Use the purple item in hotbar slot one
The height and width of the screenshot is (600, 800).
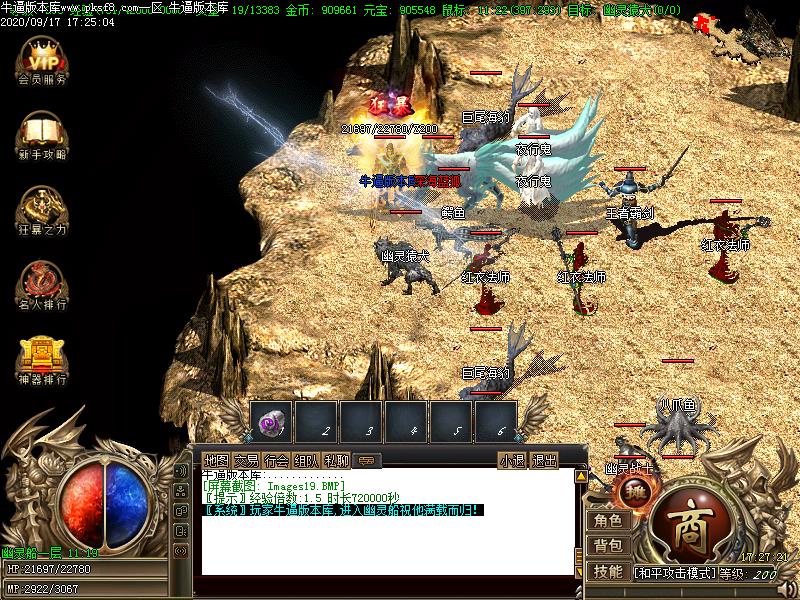point(270,421)
